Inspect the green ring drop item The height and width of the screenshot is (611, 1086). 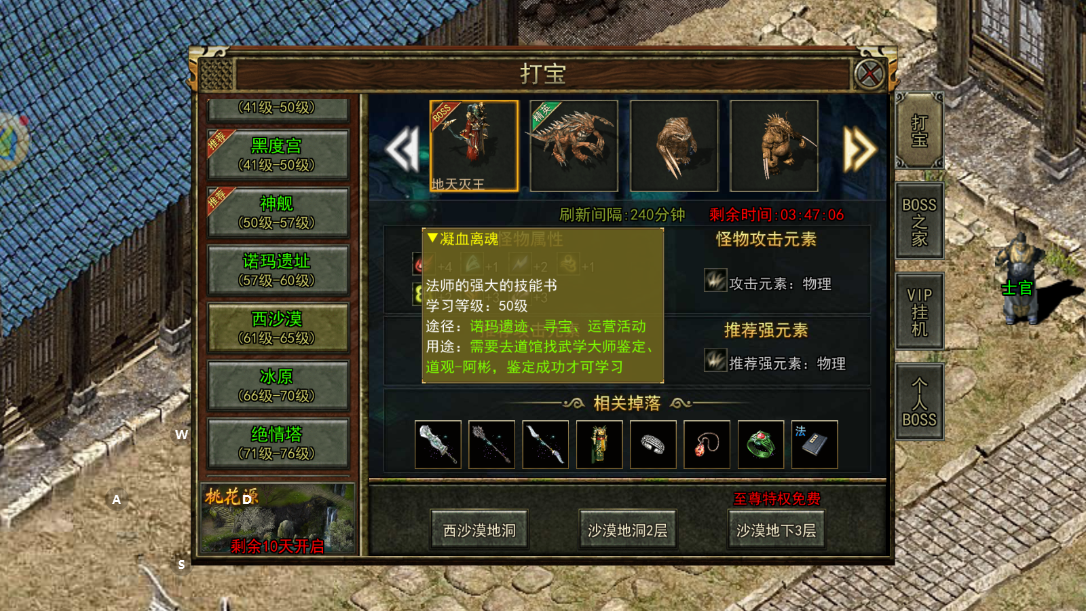[x=761, y=445]
